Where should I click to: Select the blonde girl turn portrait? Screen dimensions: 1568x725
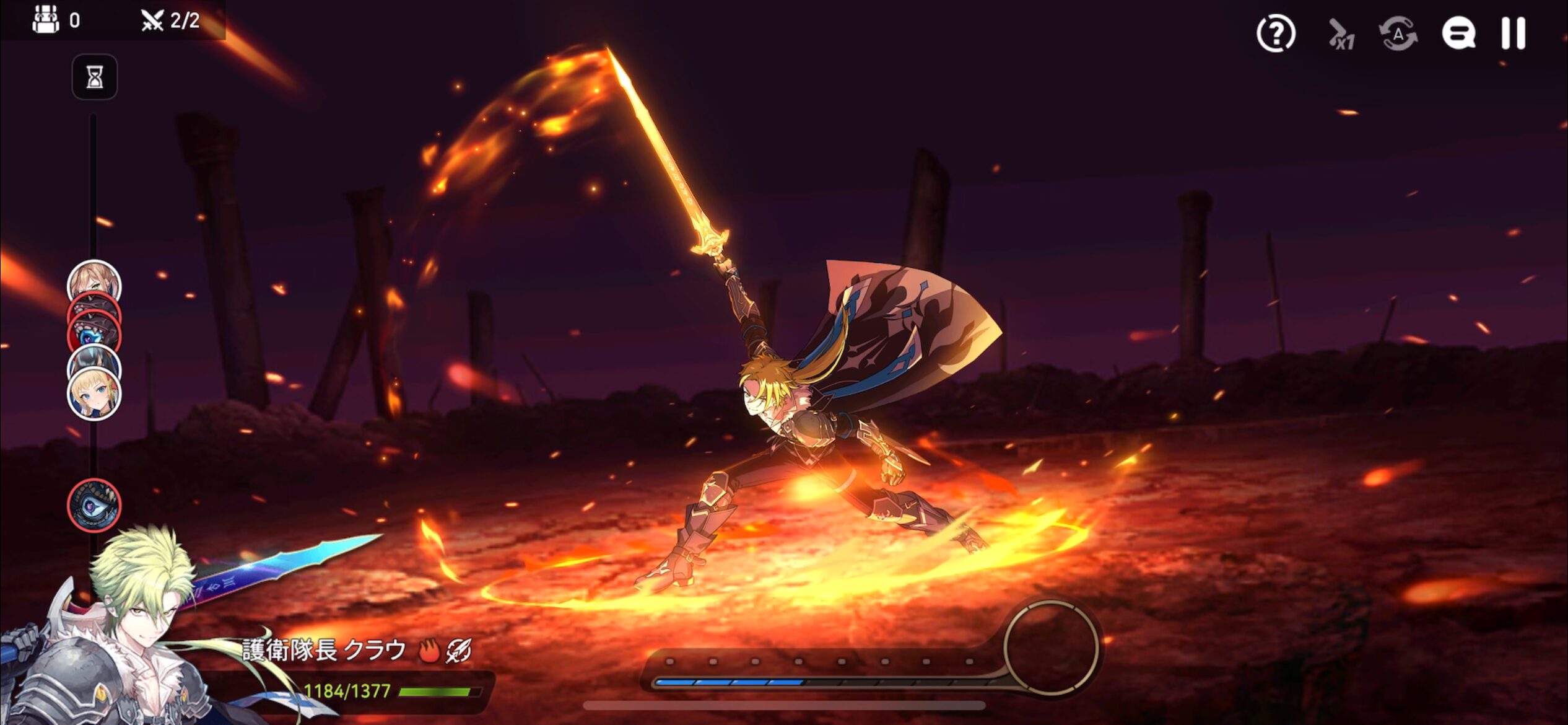click(x=94, y=395)
